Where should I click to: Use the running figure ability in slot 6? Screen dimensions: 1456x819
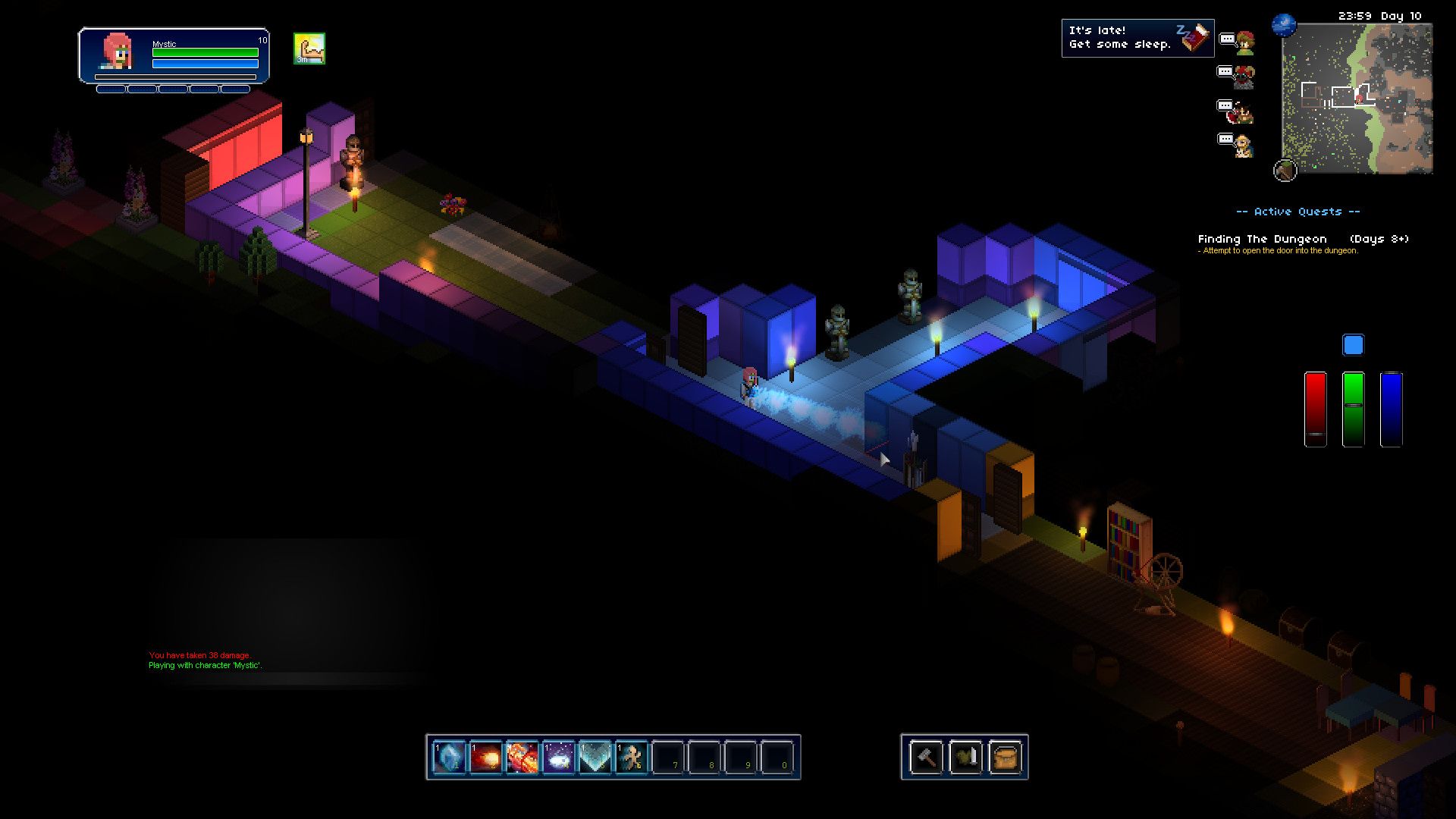pyautogui.click(x=631, y=757)
